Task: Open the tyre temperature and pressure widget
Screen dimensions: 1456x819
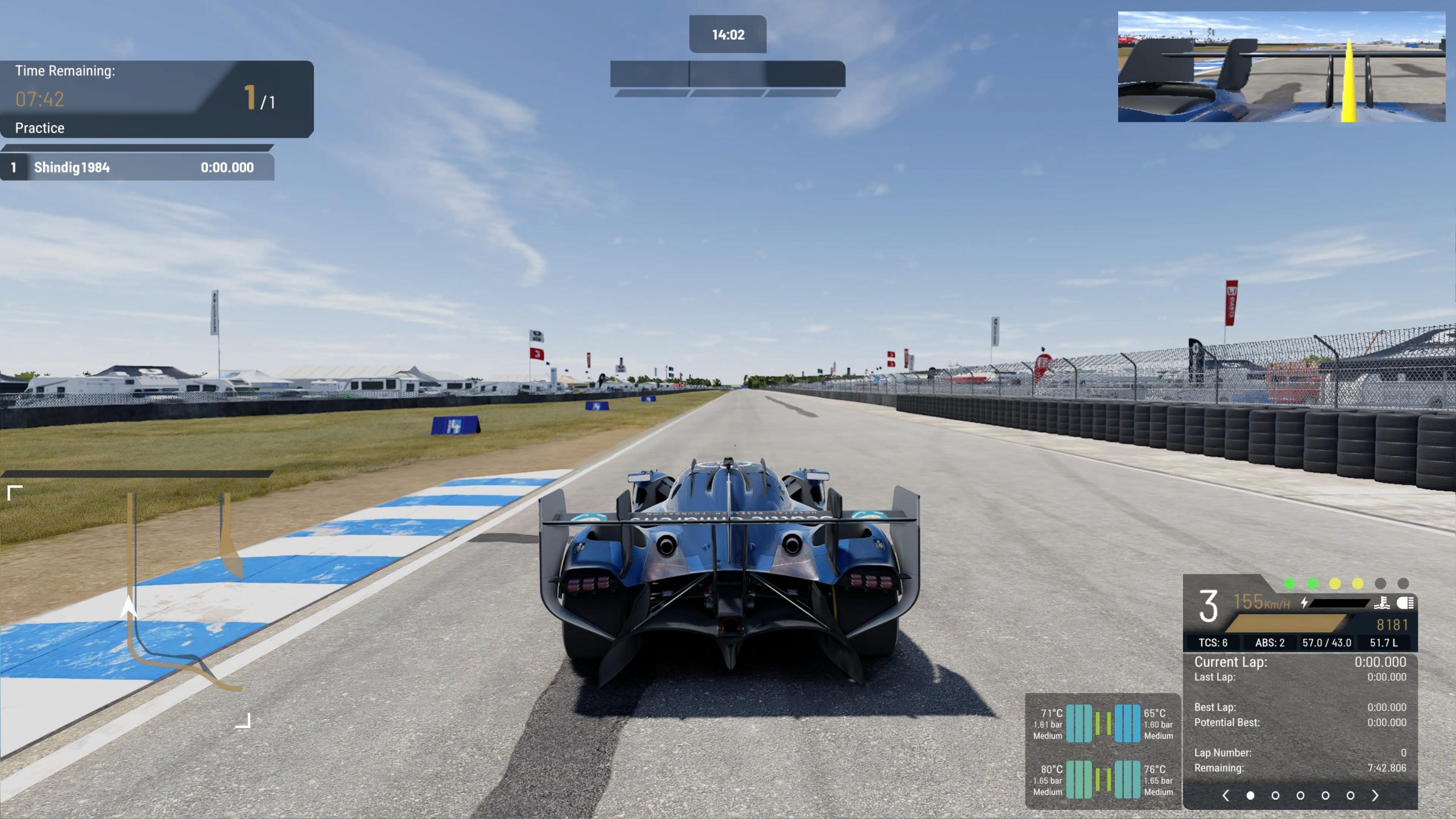Action: click(1102, 751)
